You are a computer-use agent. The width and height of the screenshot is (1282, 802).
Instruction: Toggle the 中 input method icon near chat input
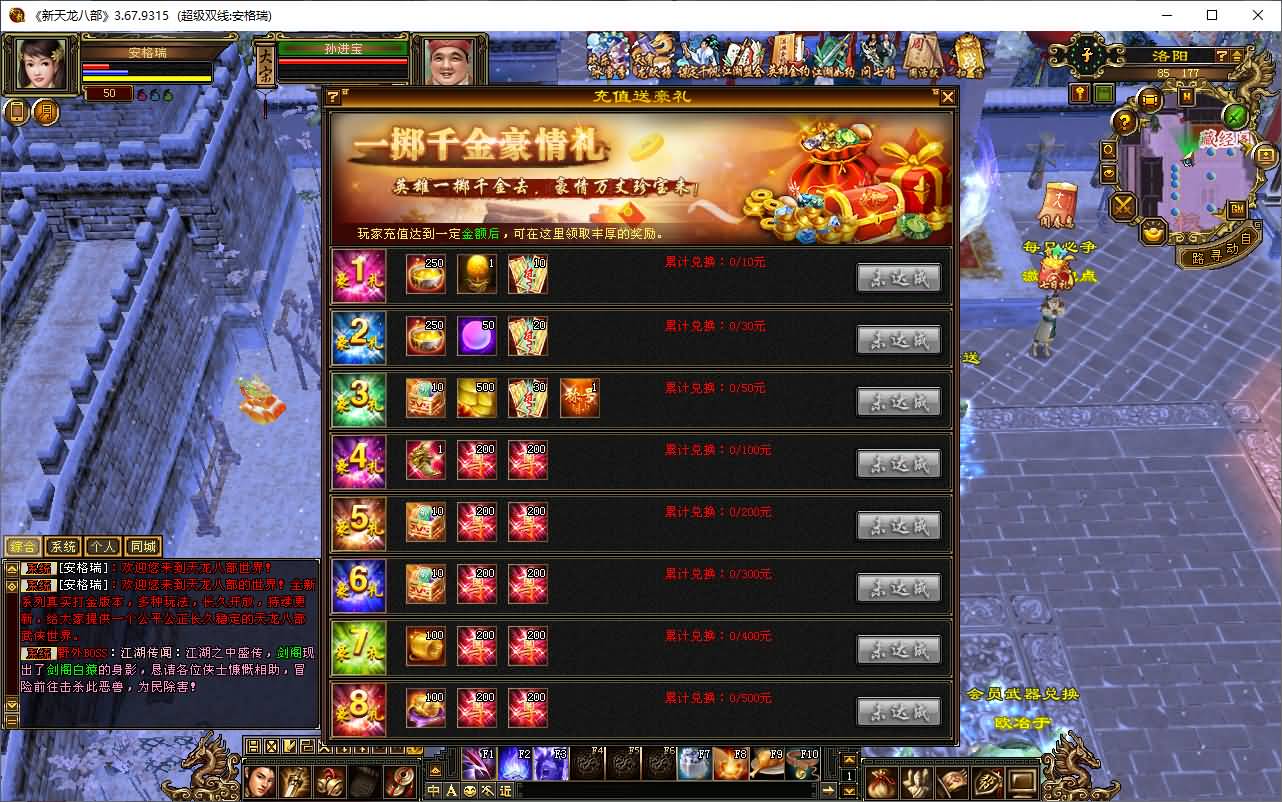433,791
